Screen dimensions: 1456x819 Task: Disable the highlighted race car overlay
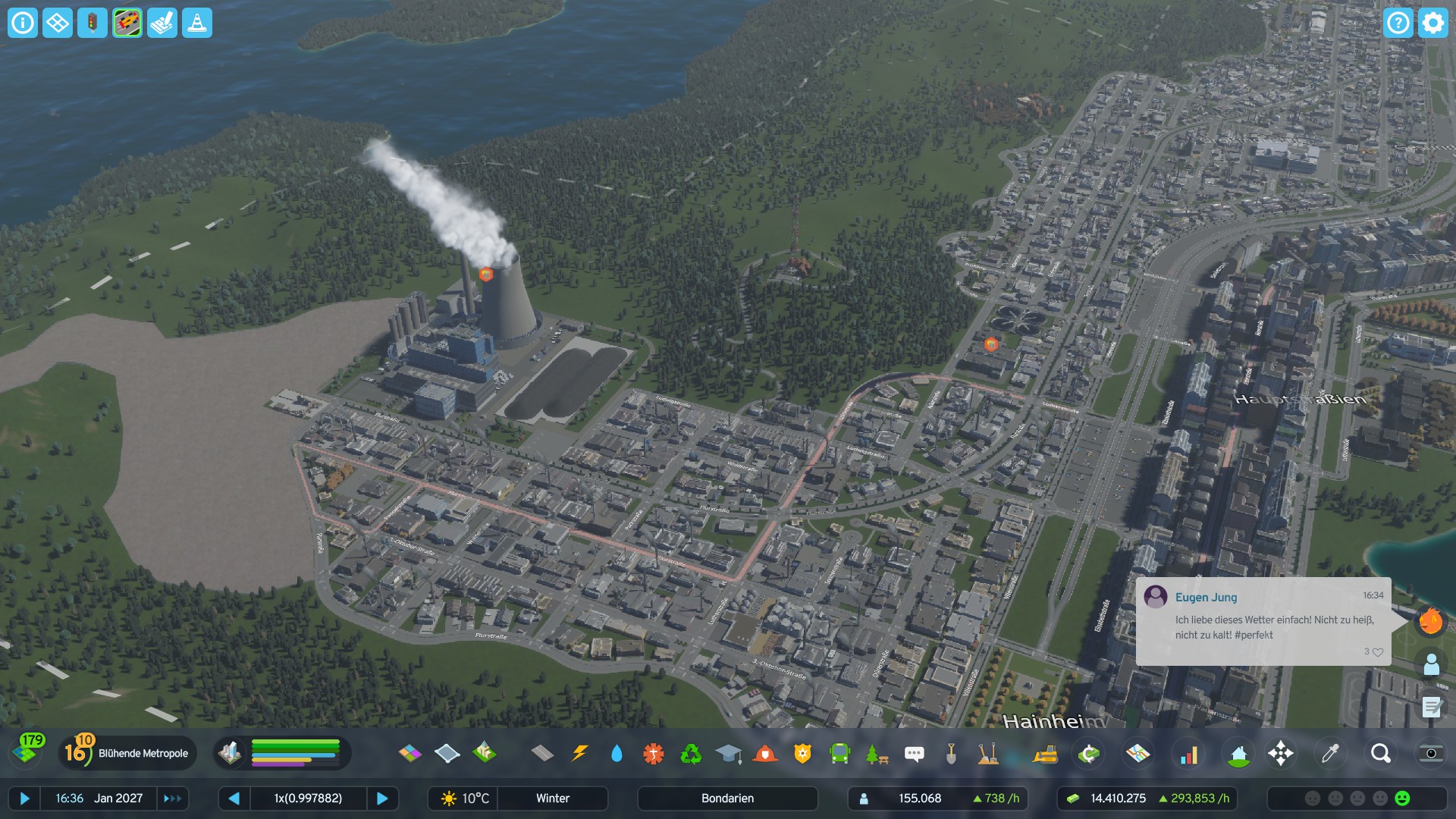[x=127, y=23]
